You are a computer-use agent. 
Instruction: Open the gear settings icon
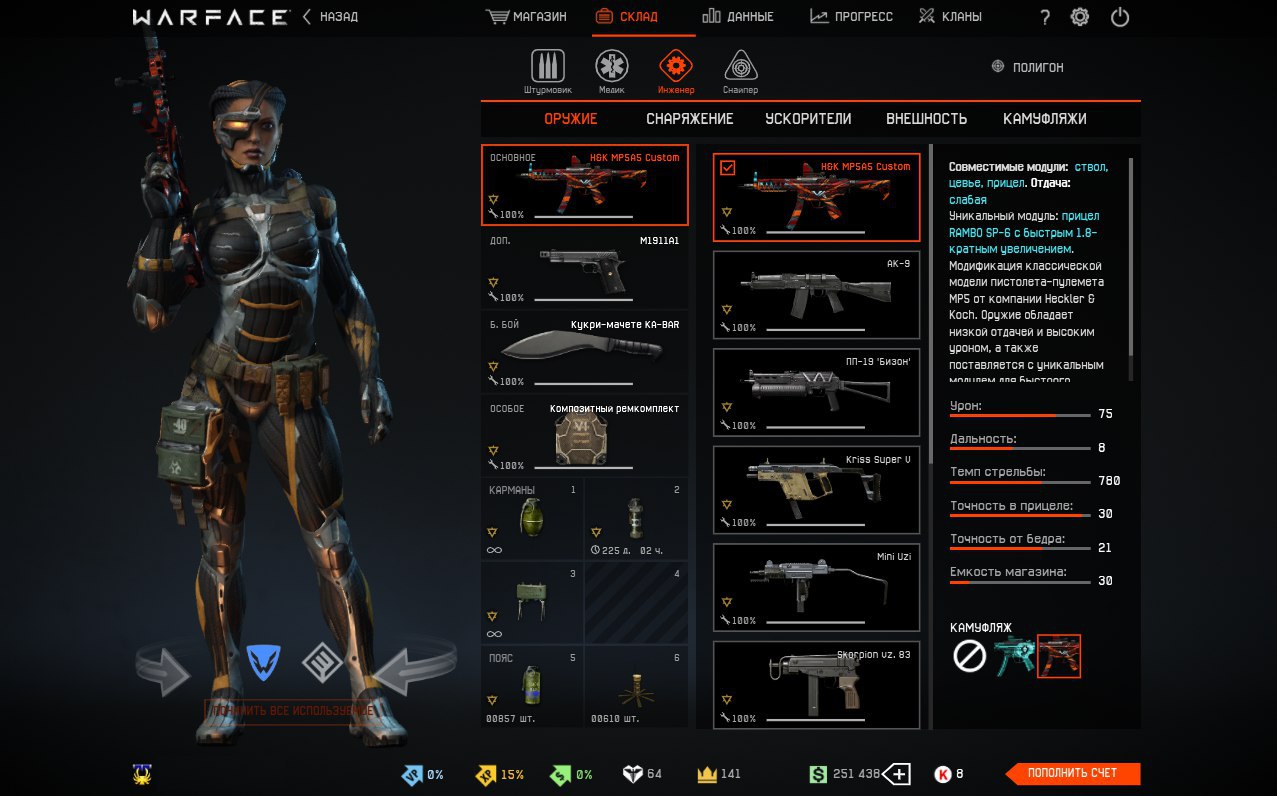click(1080, 17)
